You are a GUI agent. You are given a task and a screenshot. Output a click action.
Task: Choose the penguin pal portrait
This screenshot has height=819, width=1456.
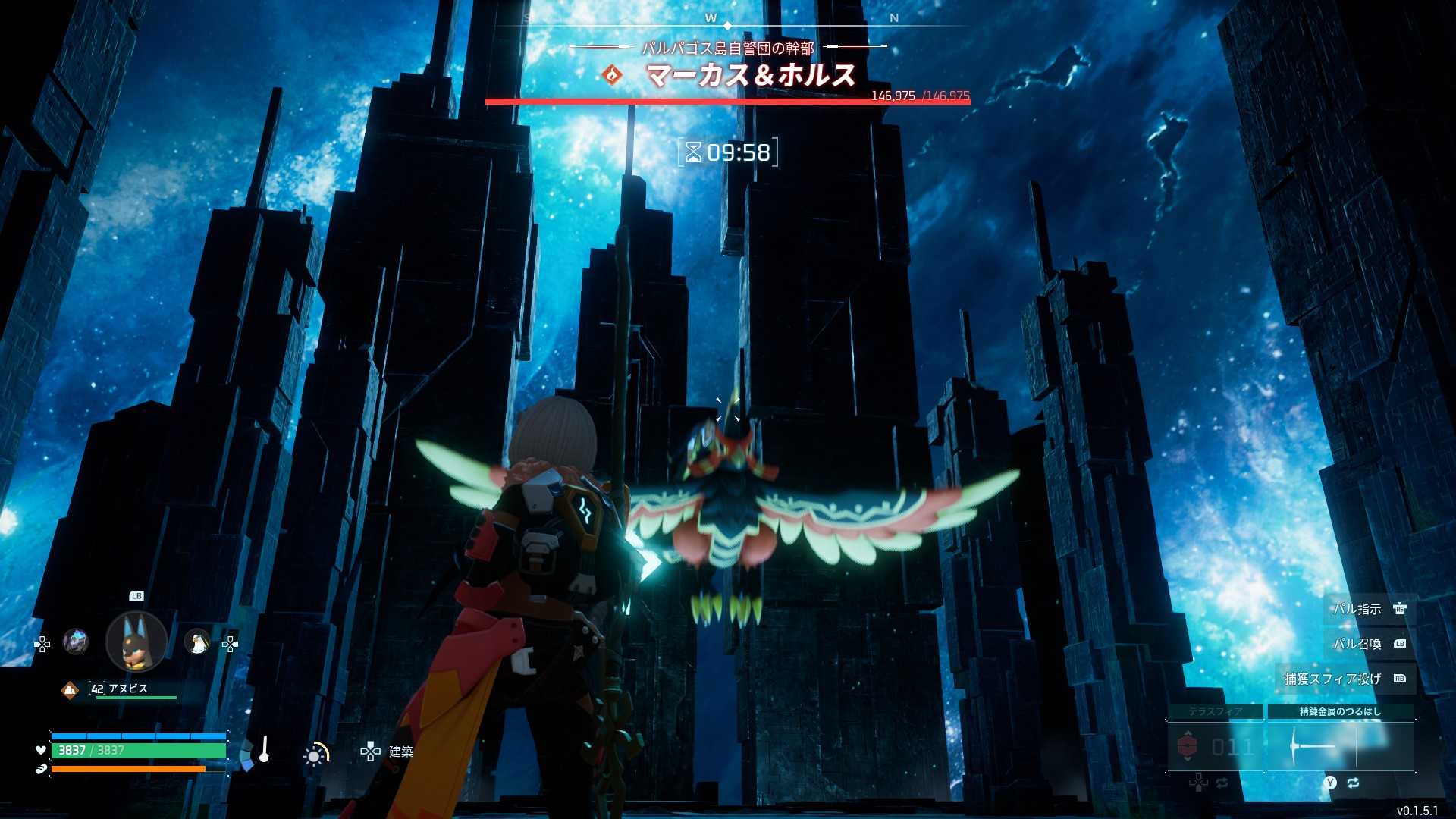197,643
